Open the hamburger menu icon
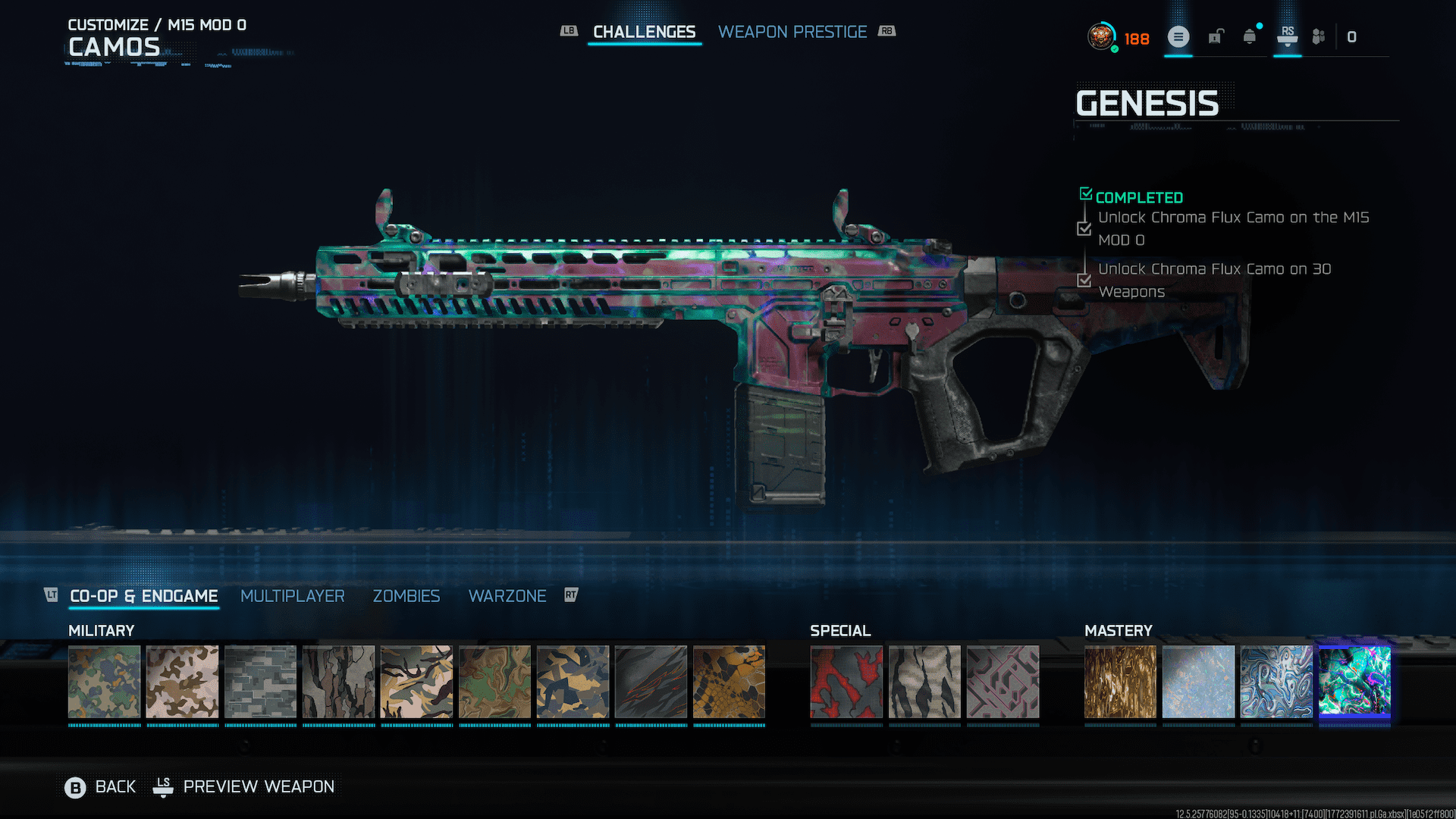The height and width of the screenshot is (819, 1456). [x=1178, y=36]
